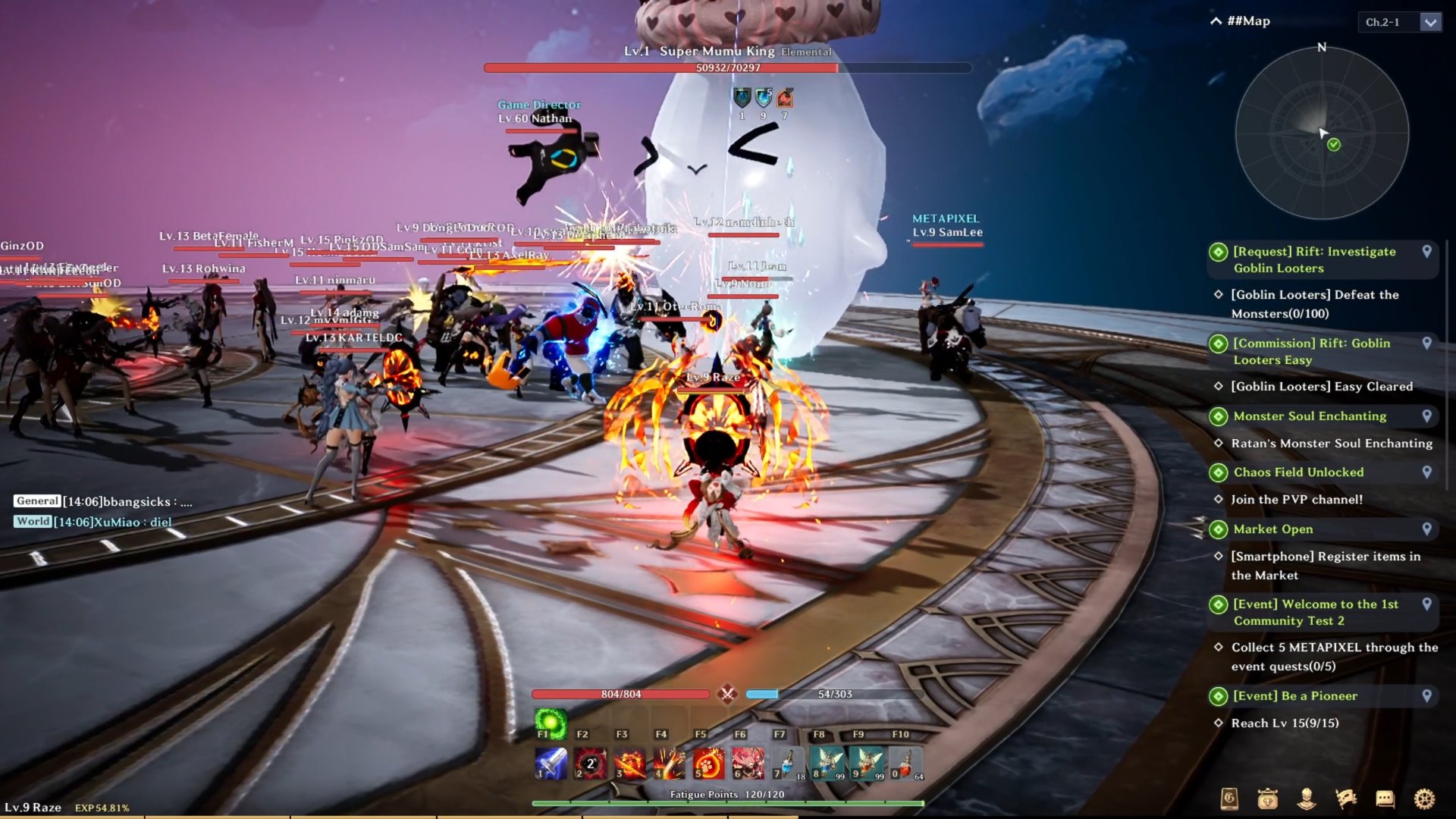Image resolution: width=1456 pixels, height=819 pixels.
Task: Activate the blue sword skill in slot 1
Action: point(551,763)
